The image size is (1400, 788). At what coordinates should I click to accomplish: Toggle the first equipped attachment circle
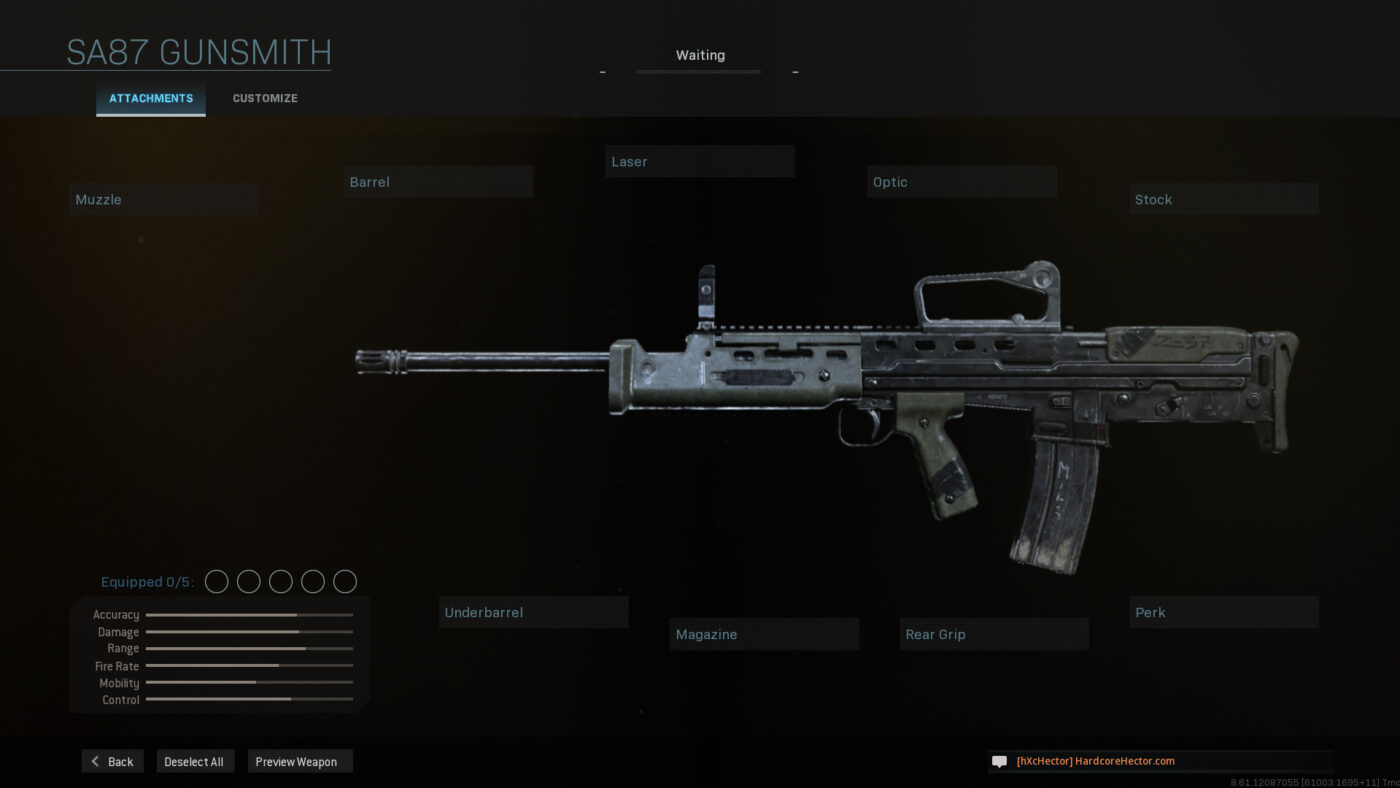216,581
